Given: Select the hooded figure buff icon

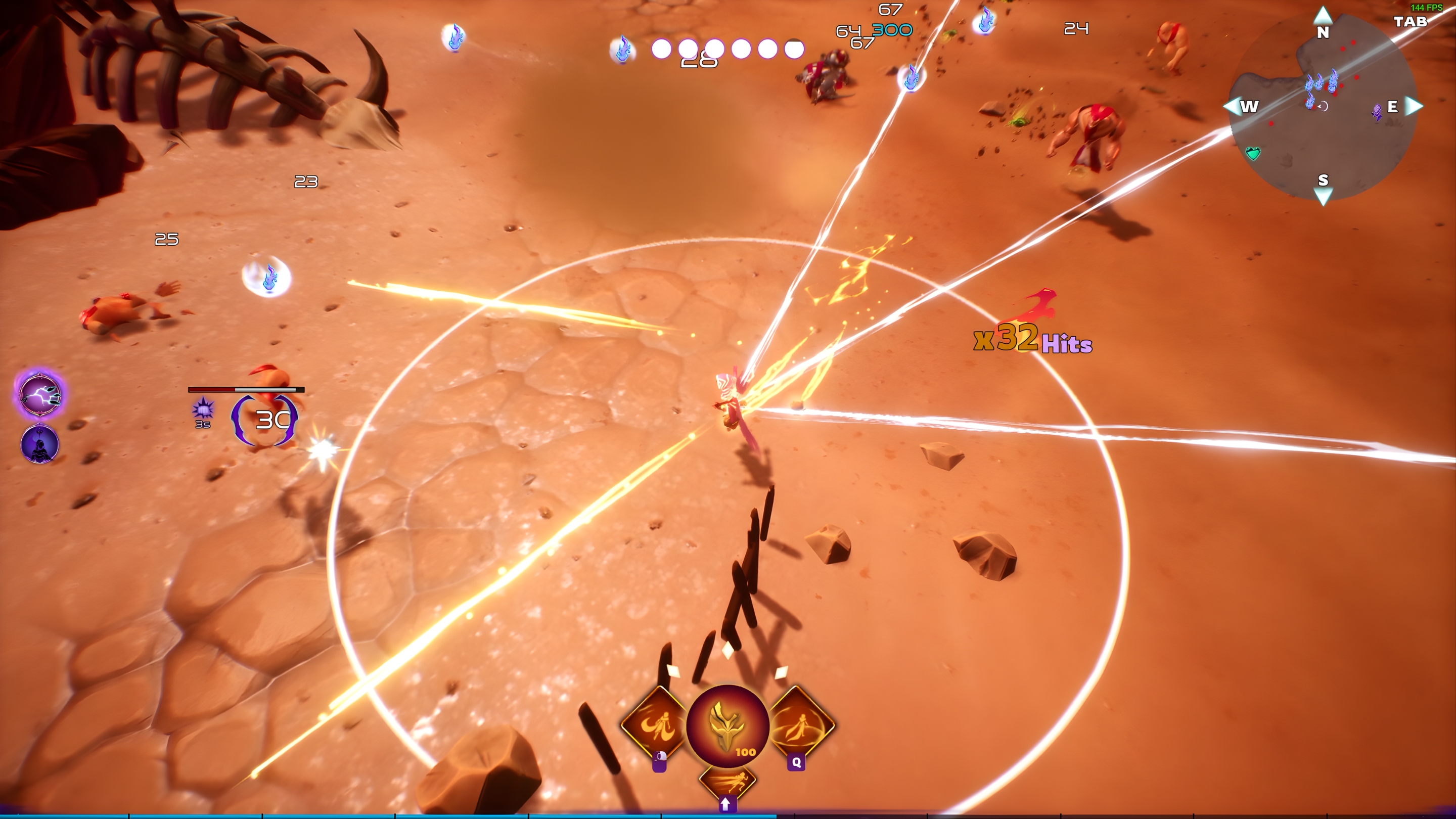Looking at the screenshot, I should click(39, 443).
